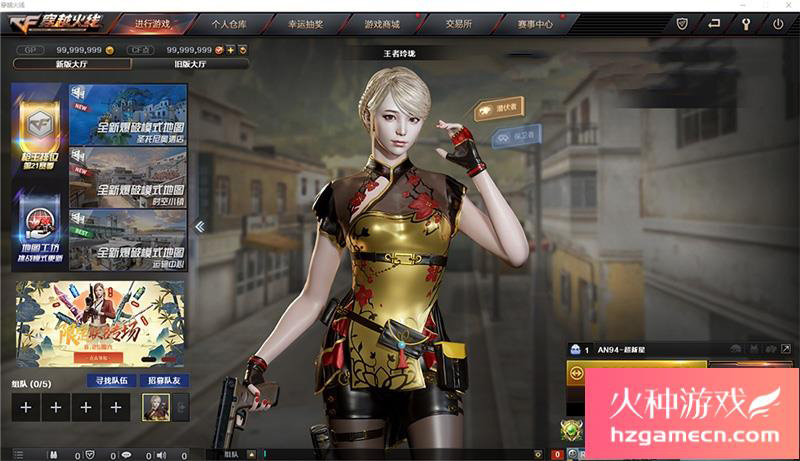Select the 赛事中心 tab
Viewport: 800px width, 461px height.
tap(537, 22)
